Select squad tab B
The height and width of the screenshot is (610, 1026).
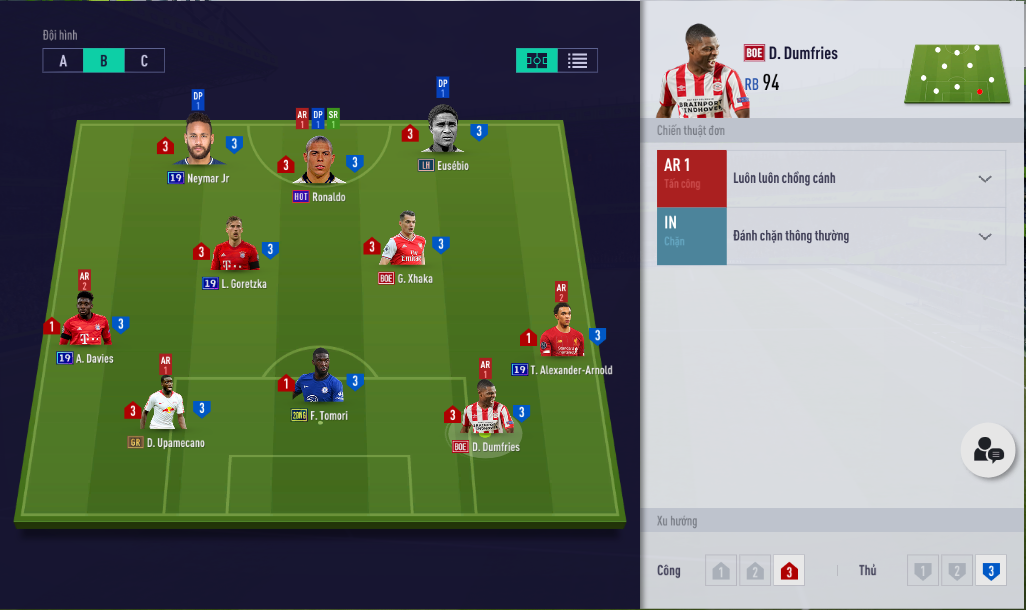pos(104,61)
